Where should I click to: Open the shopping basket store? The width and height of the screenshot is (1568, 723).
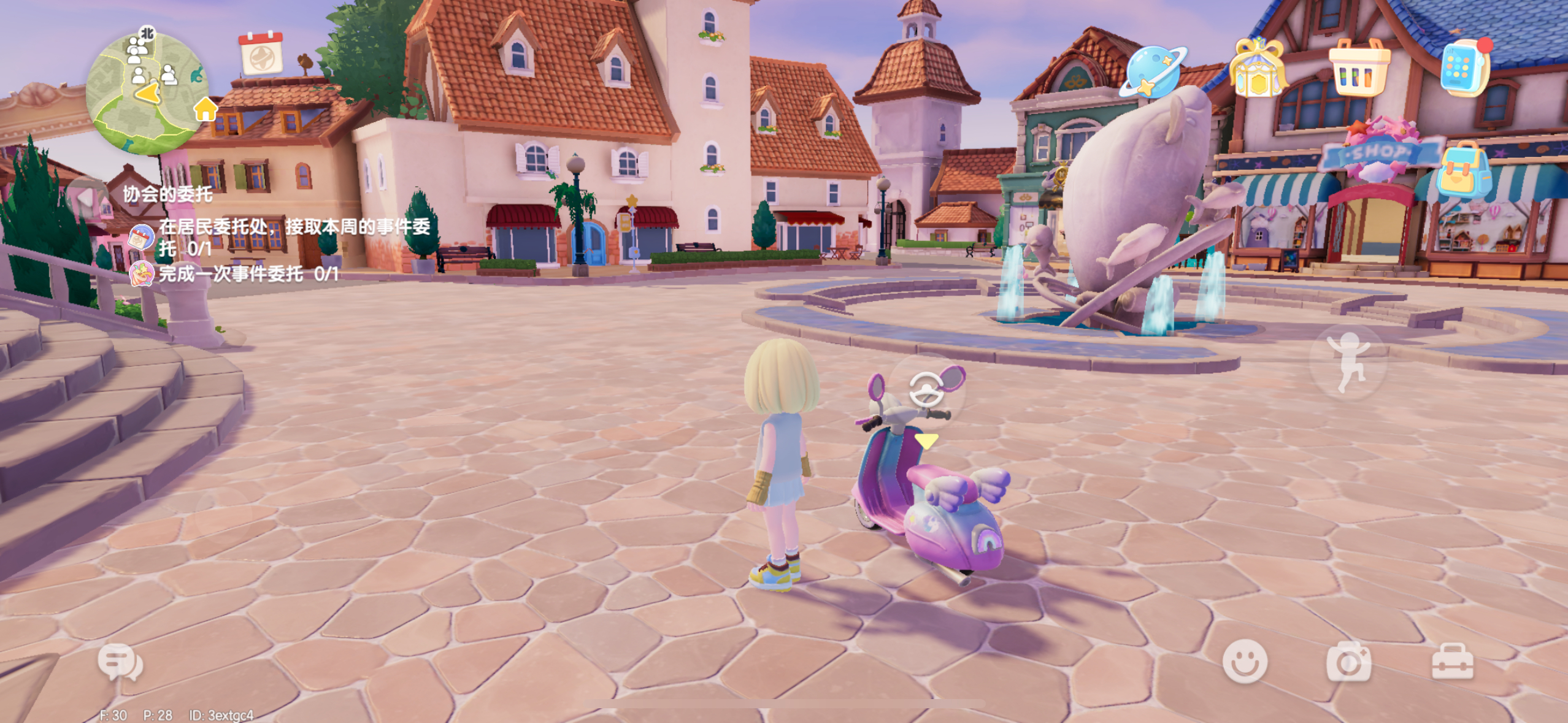(1359, 67)
